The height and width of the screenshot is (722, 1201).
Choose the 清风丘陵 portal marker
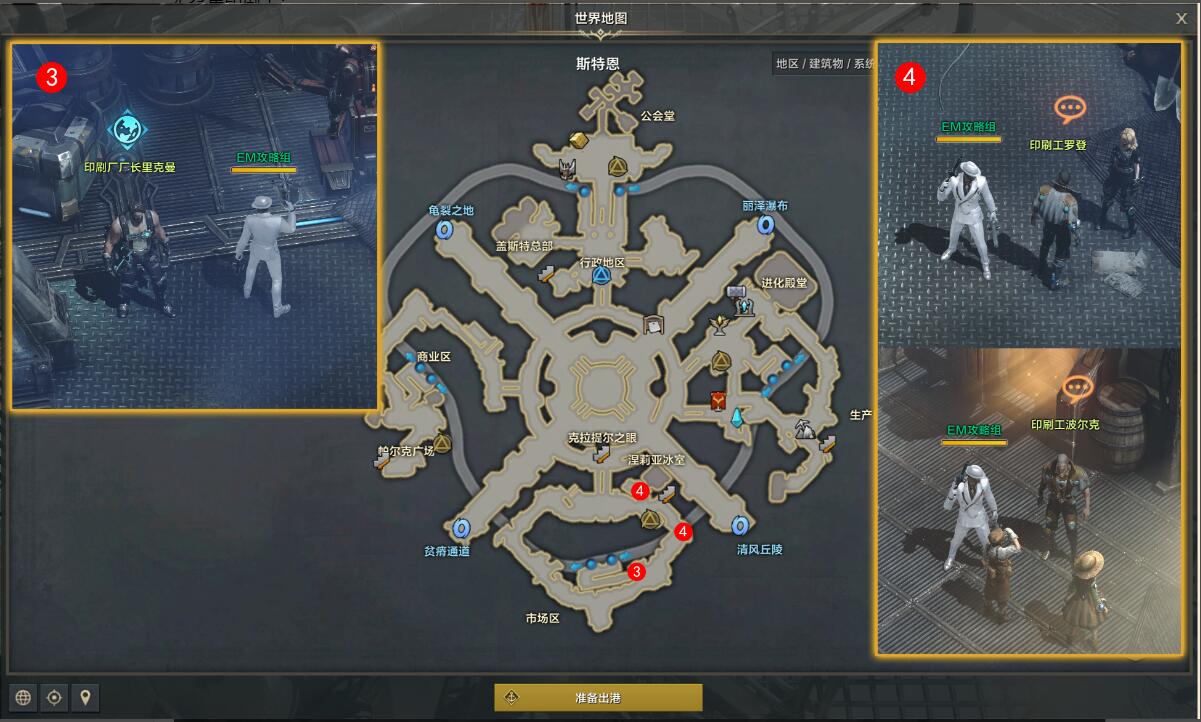[x=740, y=526]
